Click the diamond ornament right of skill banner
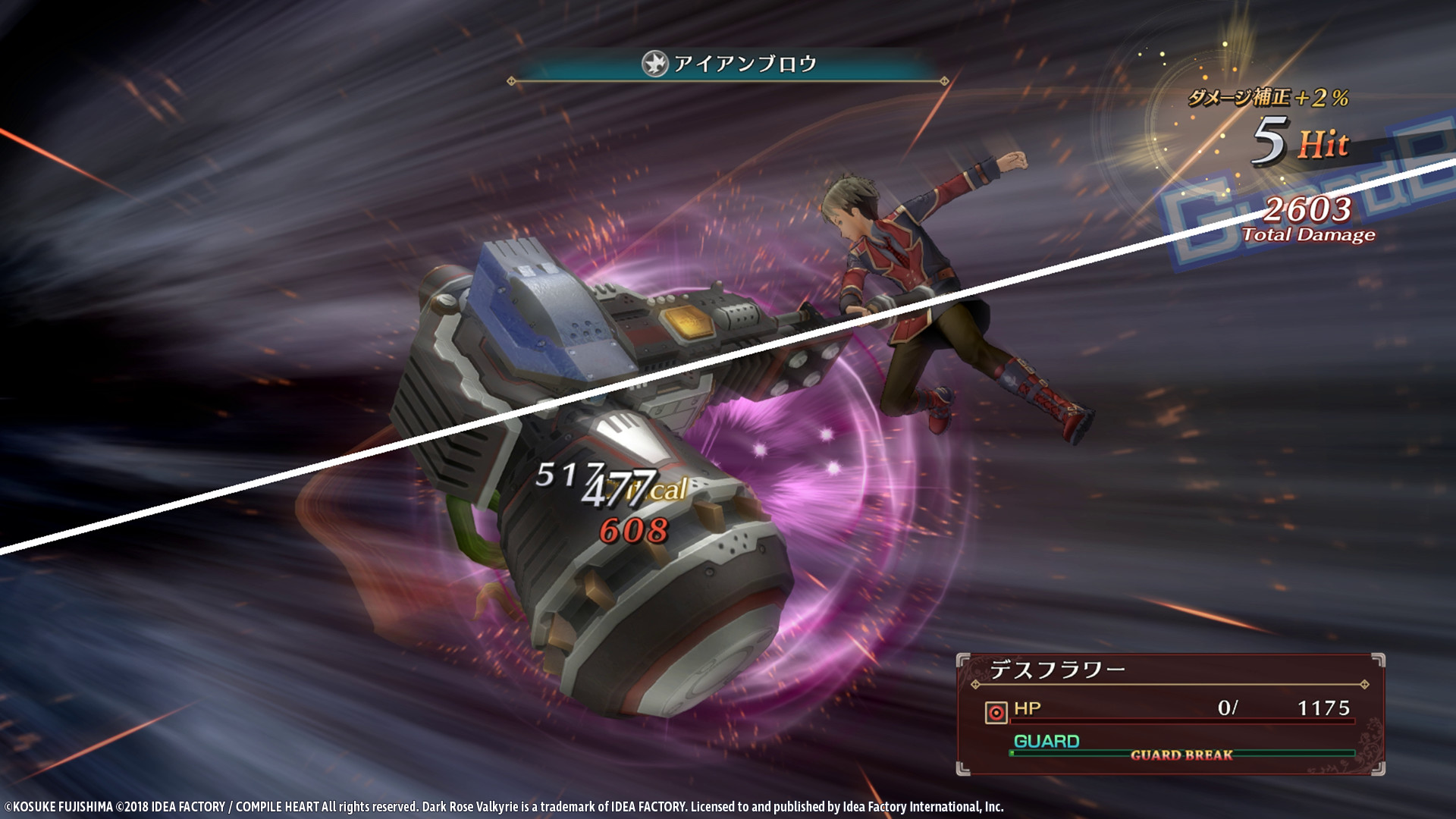 click(x=945, y=80)
